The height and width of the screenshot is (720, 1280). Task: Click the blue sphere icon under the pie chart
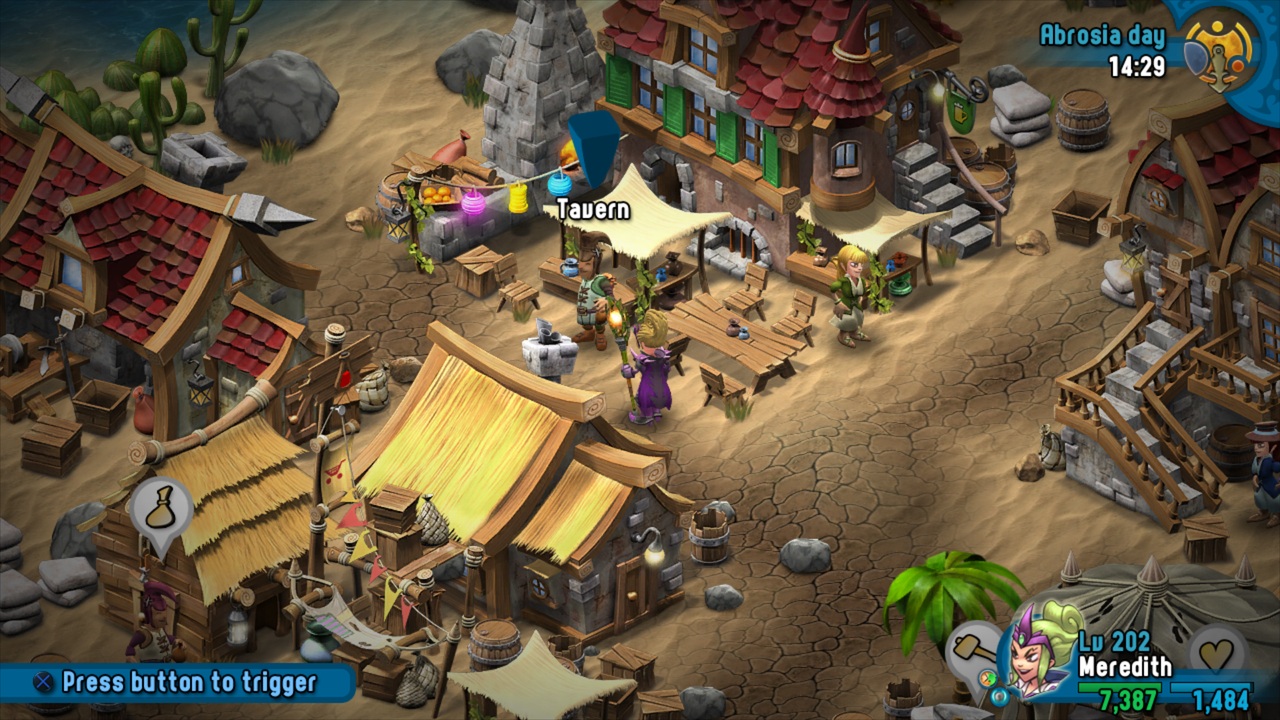[1001, 696]
